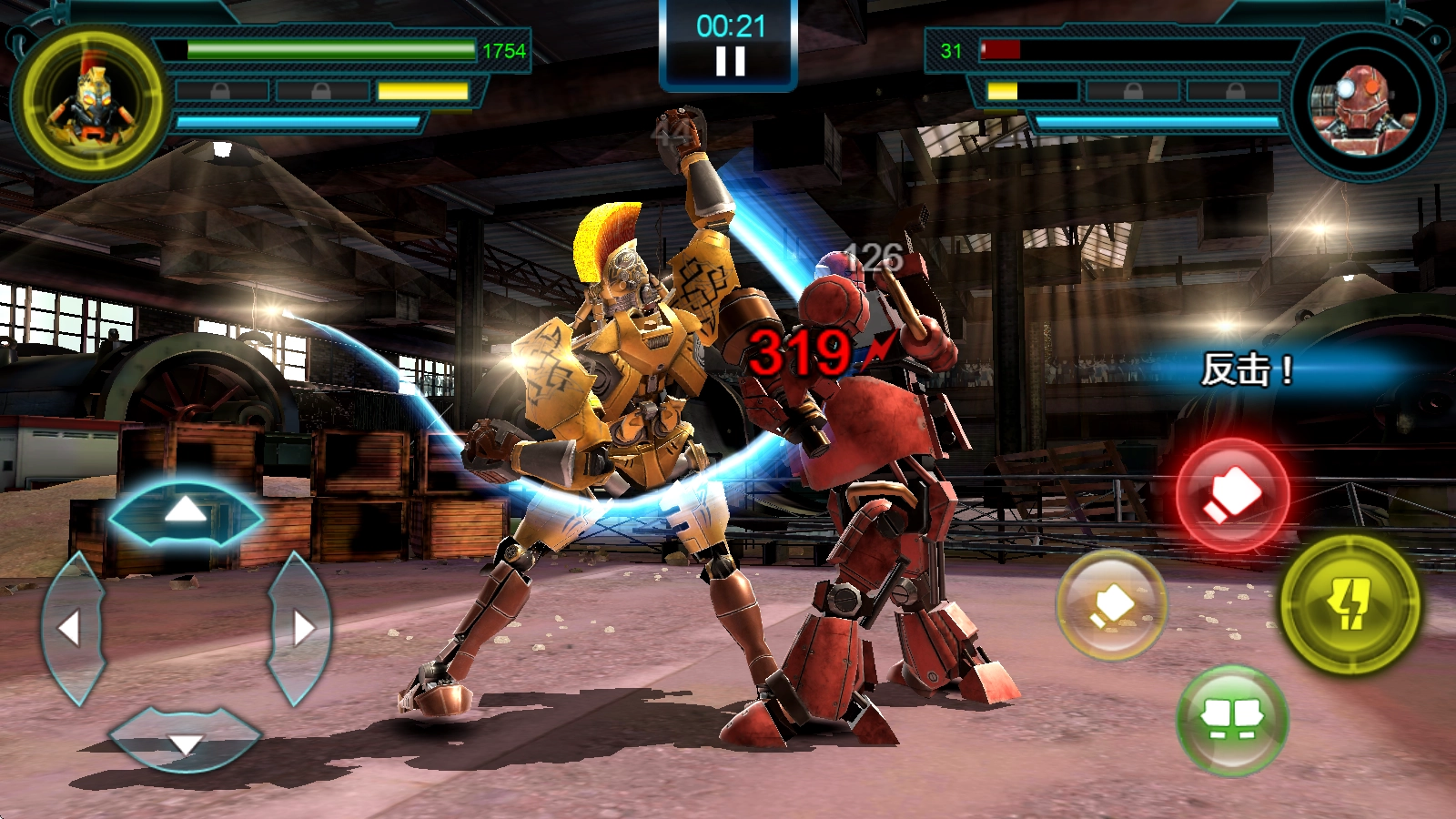Screen dimensions: 1456x819
Task: Tap the left arrow movement pad
Action: pos(71,627)
